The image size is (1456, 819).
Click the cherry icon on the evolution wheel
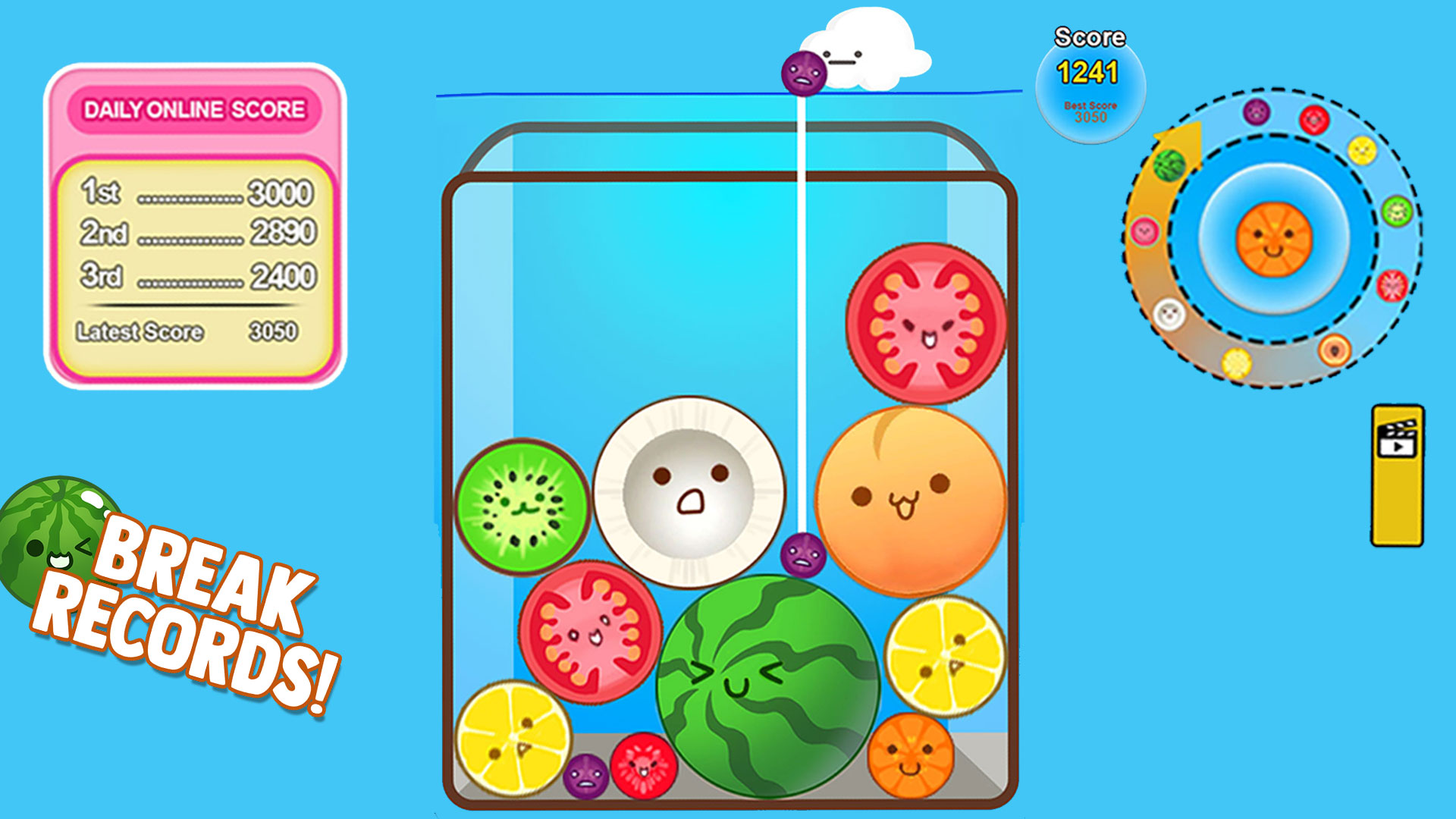point(1316,118)
